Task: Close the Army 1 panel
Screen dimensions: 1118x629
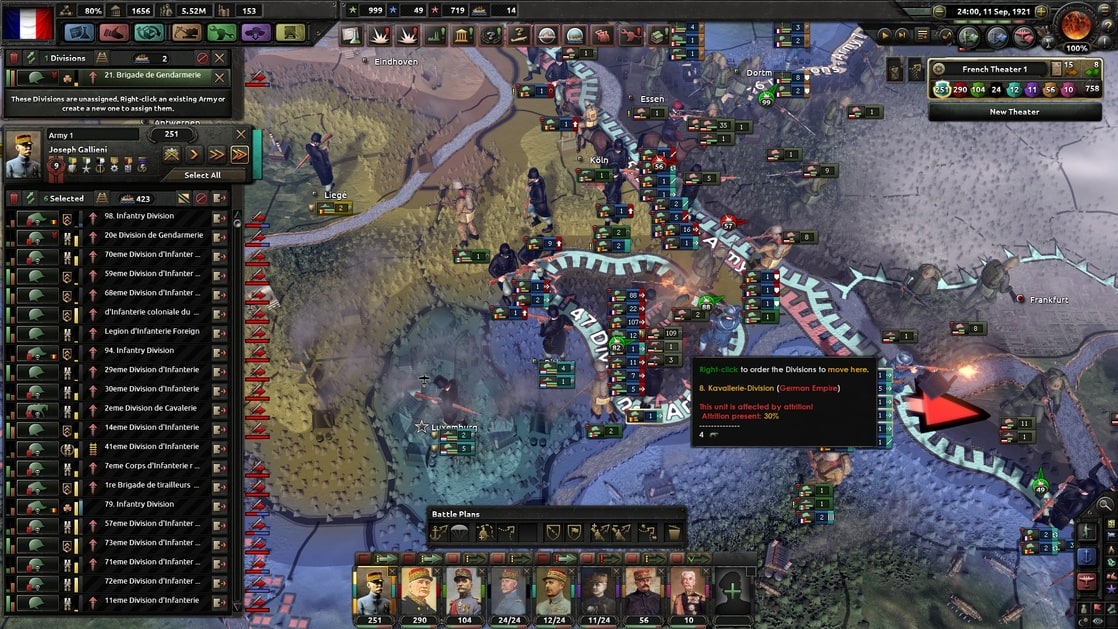Action: (x=240, y=133)
